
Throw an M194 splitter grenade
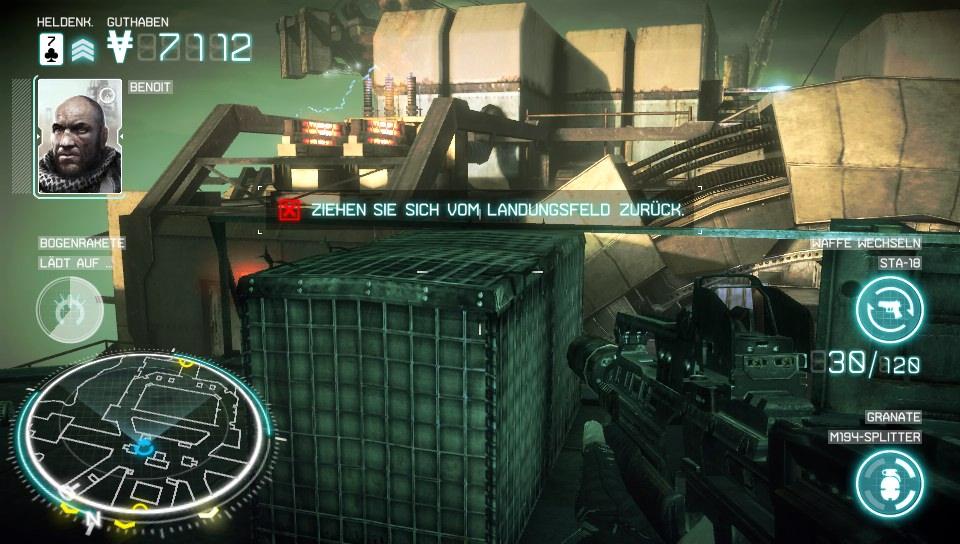point(889,481)
